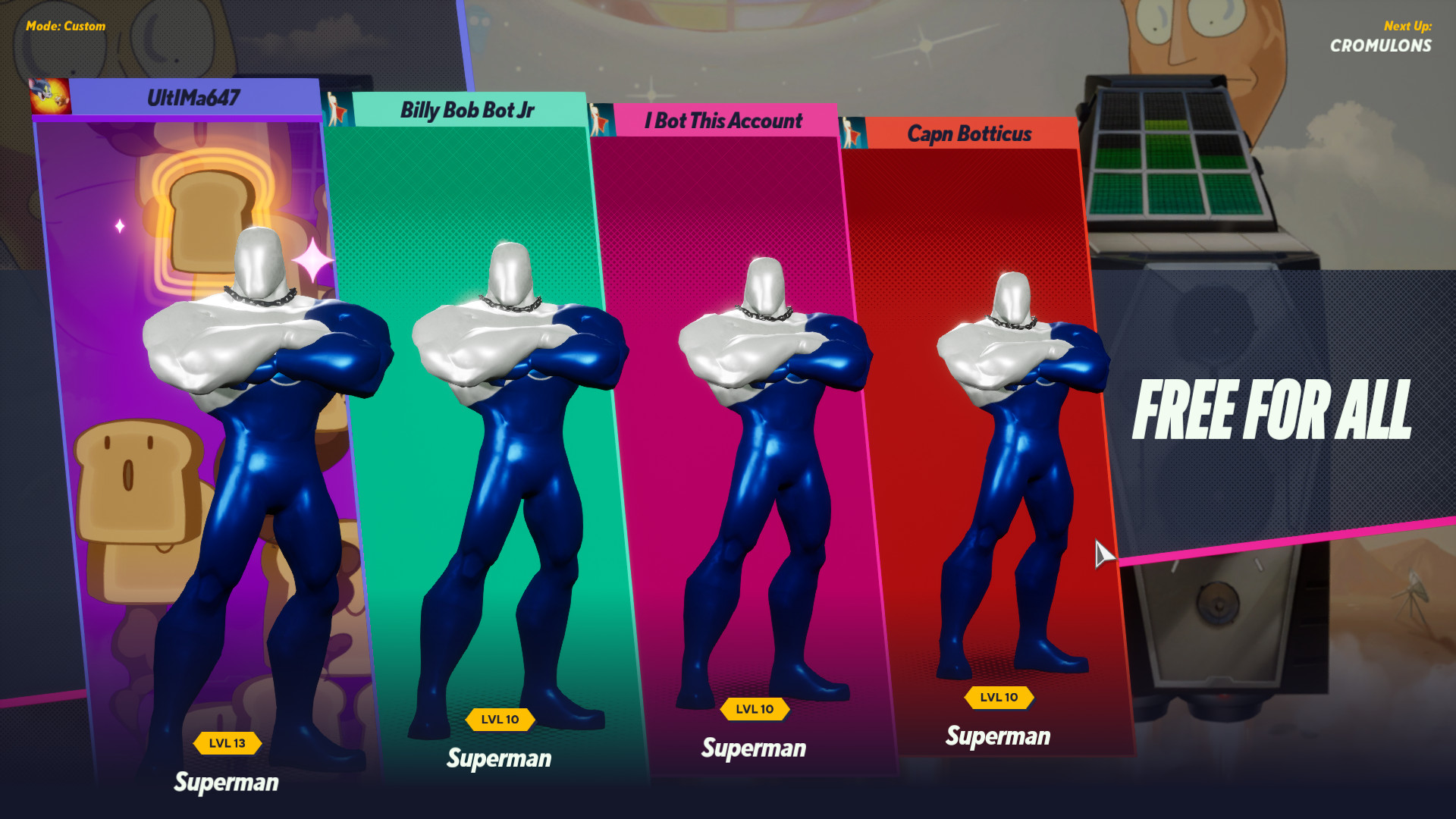
Task: Click the LVL 10 badge beneath Capn Botticus
Action: 1000,698
